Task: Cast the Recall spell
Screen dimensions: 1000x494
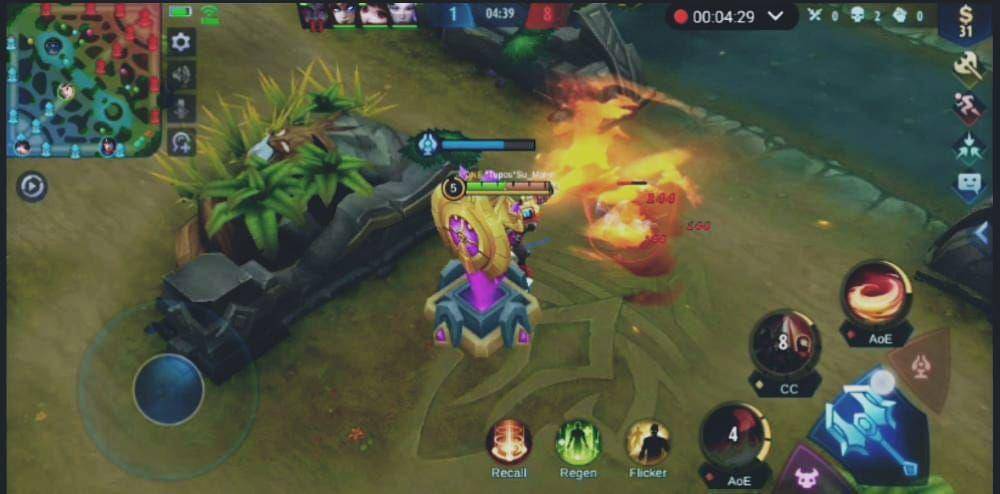Action: pyautogui.click(x=509, y=442)
